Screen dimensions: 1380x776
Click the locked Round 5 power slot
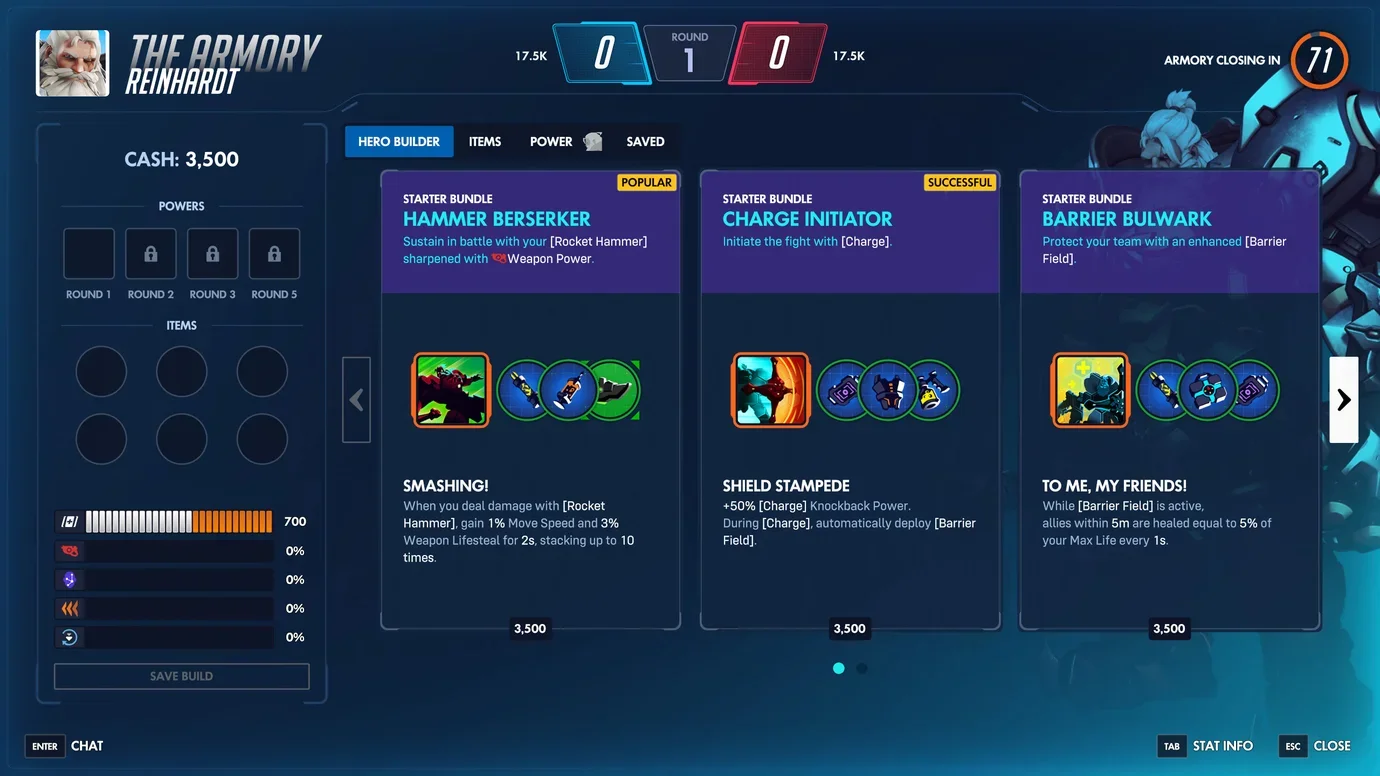pyautogui.click(x=274, y=253)
